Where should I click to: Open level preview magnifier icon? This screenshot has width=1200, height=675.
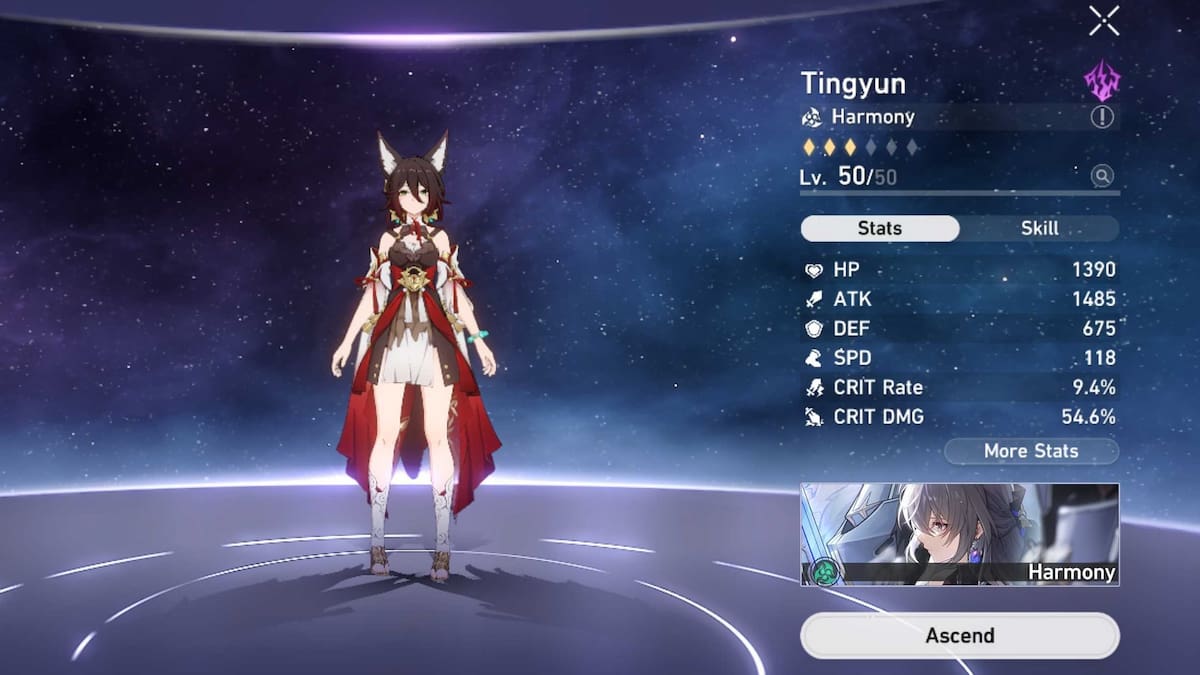pyautogui.click(x=1102, y=177)
